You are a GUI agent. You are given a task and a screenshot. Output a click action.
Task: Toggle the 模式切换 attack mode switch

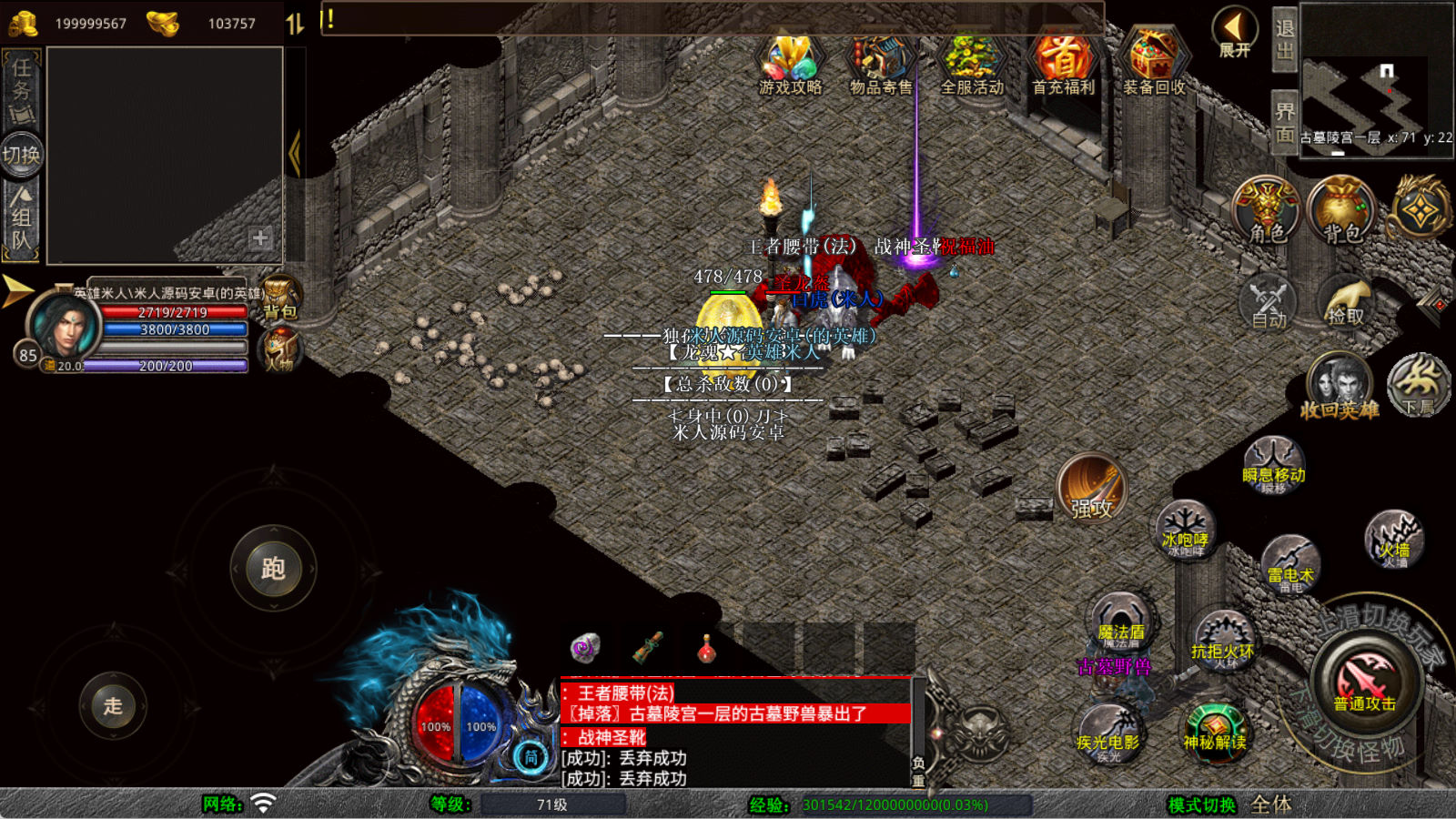tap(1202, 804)
